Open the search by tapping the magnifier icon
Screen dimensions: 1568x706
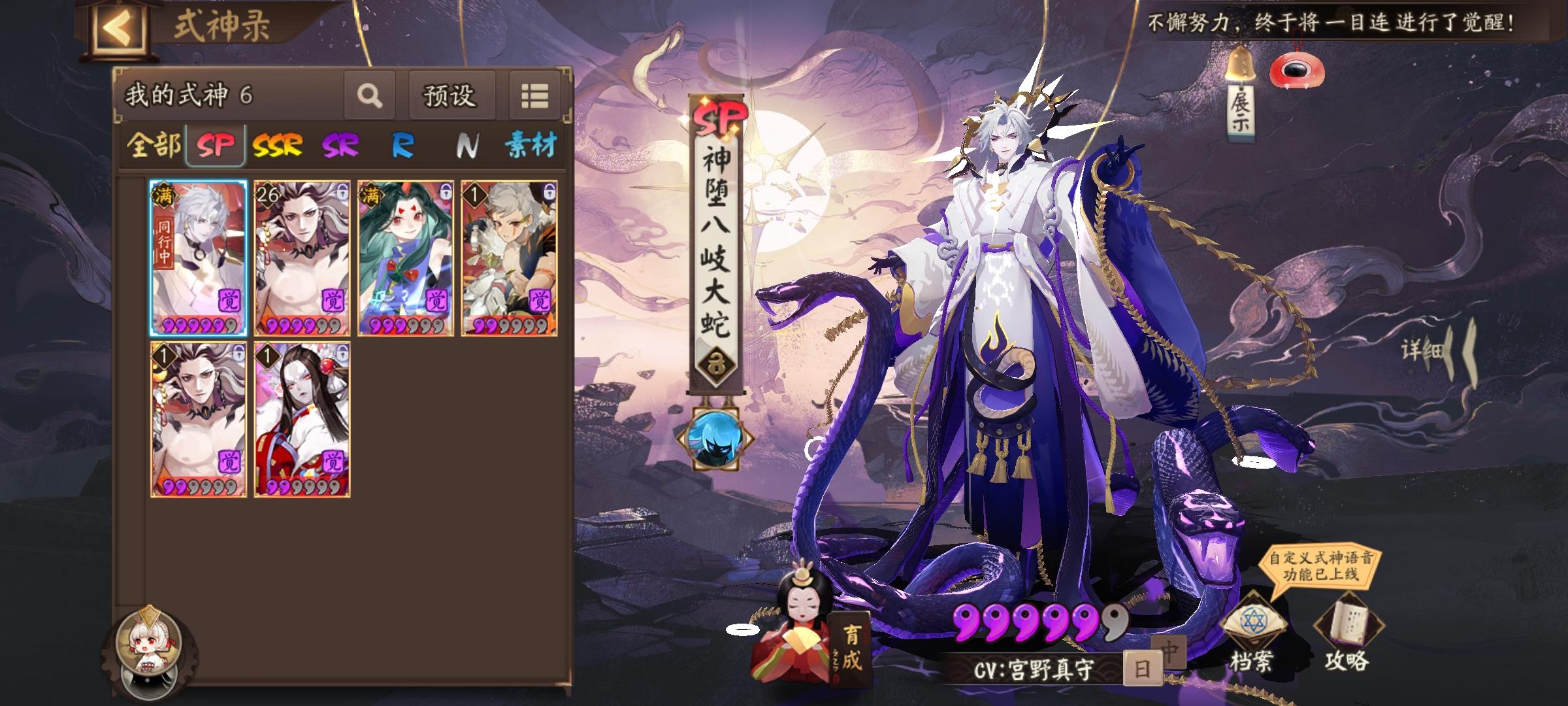pos(370,95)
